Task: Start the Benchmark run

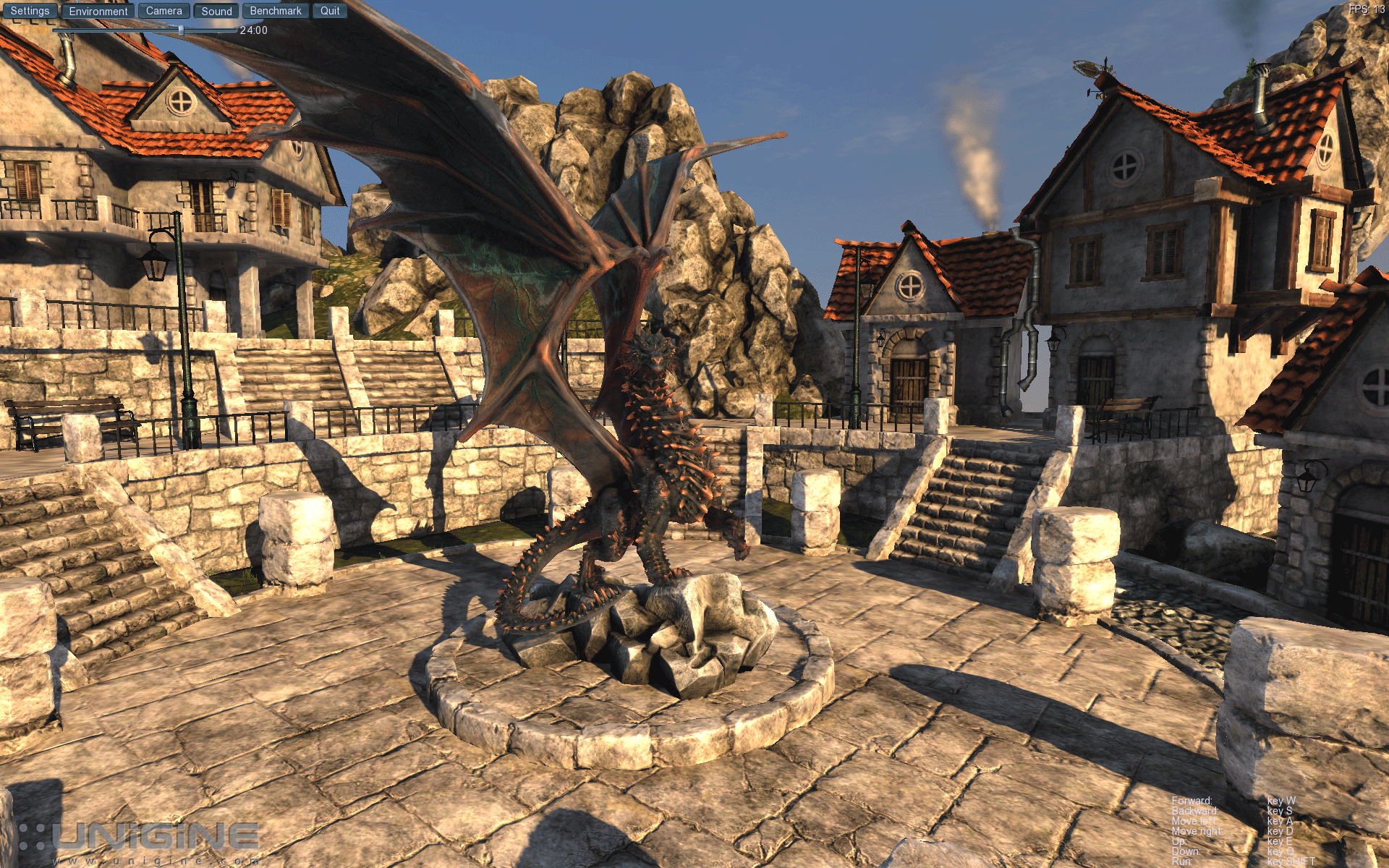Action: pyautogui.click(x=276, y=11)
